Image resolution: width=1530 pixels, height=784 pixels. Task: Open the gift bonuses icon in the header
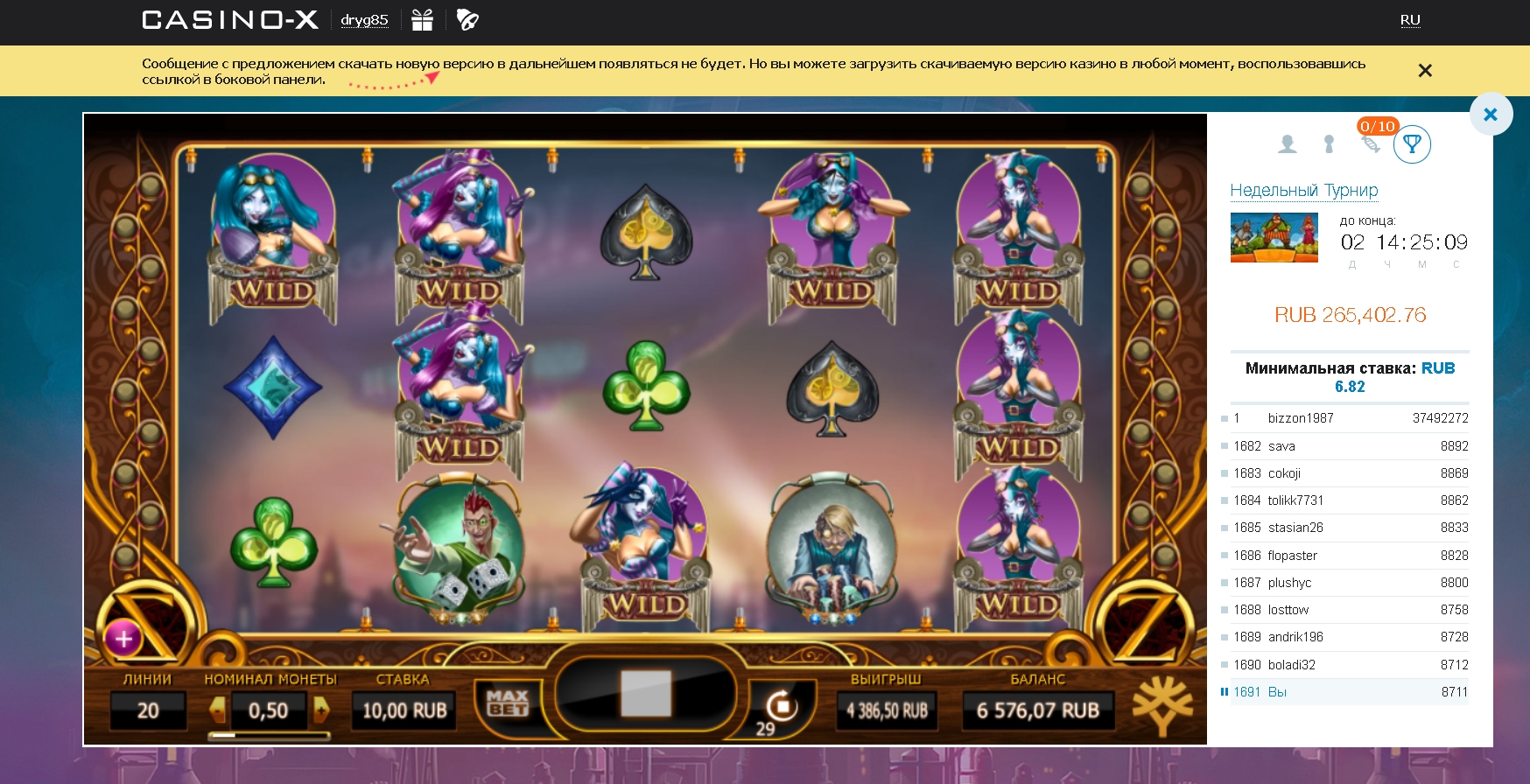point(424,18)
